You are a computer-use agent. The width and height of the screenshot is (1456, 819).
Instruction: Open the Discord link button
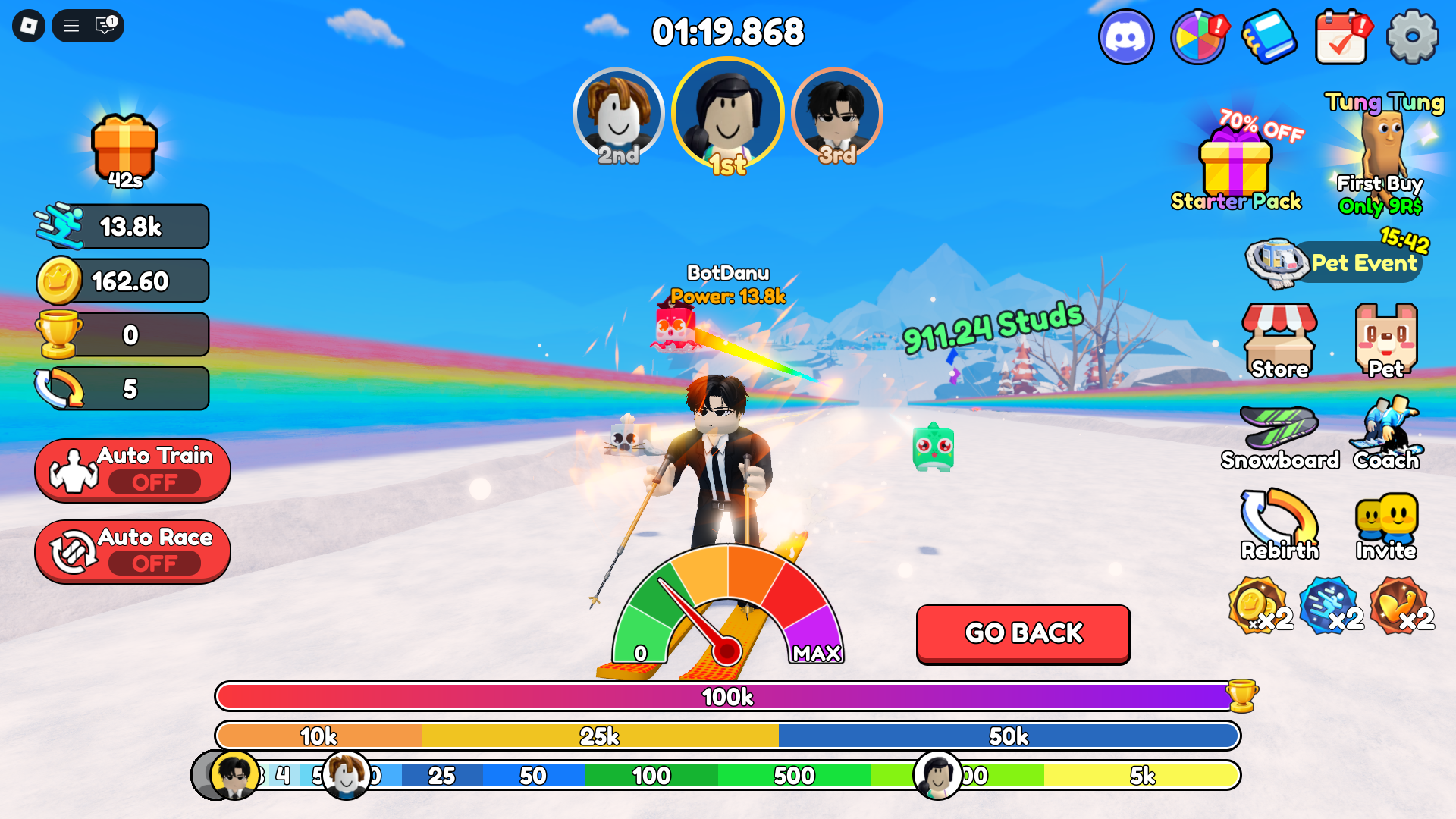click(x=1126, y=37)
